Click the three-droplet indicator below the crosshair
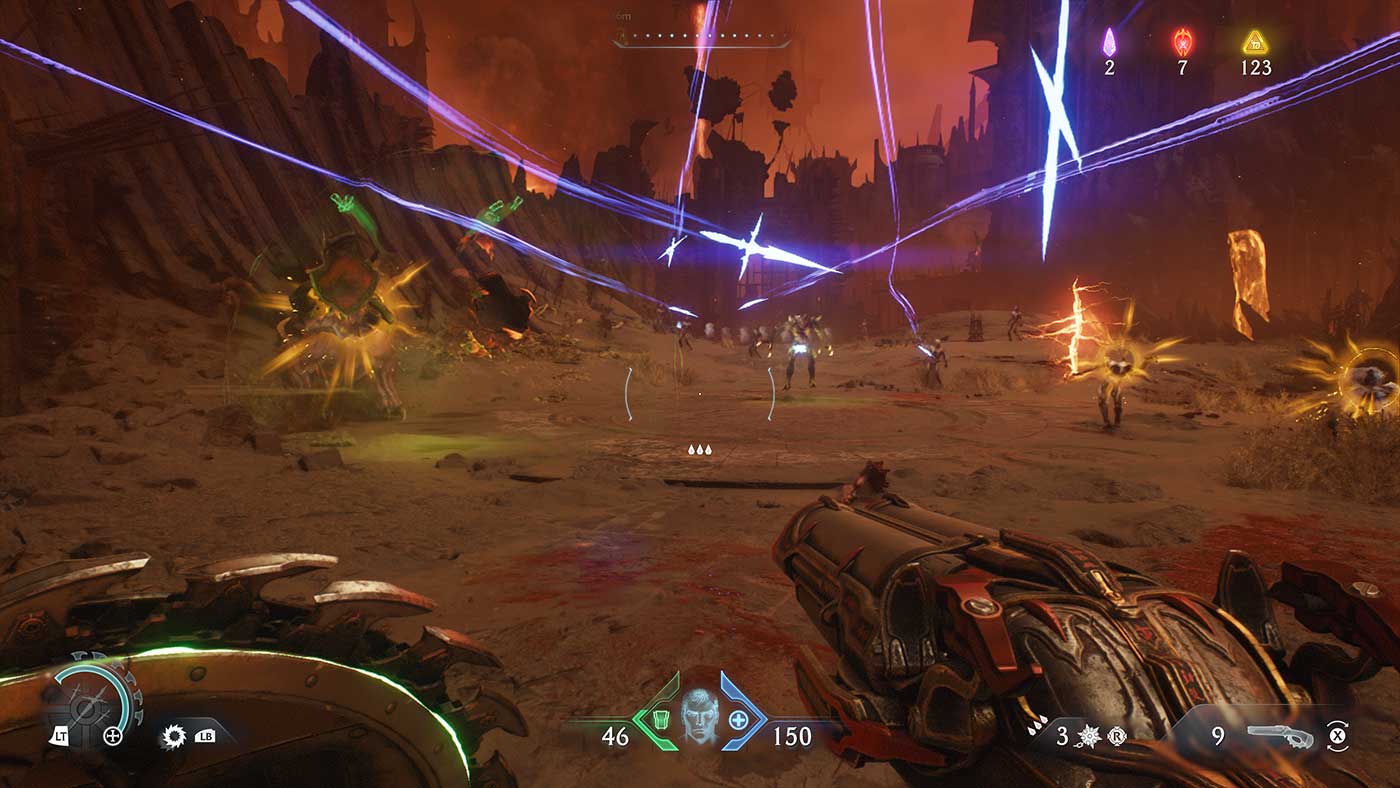 [700, 449]
